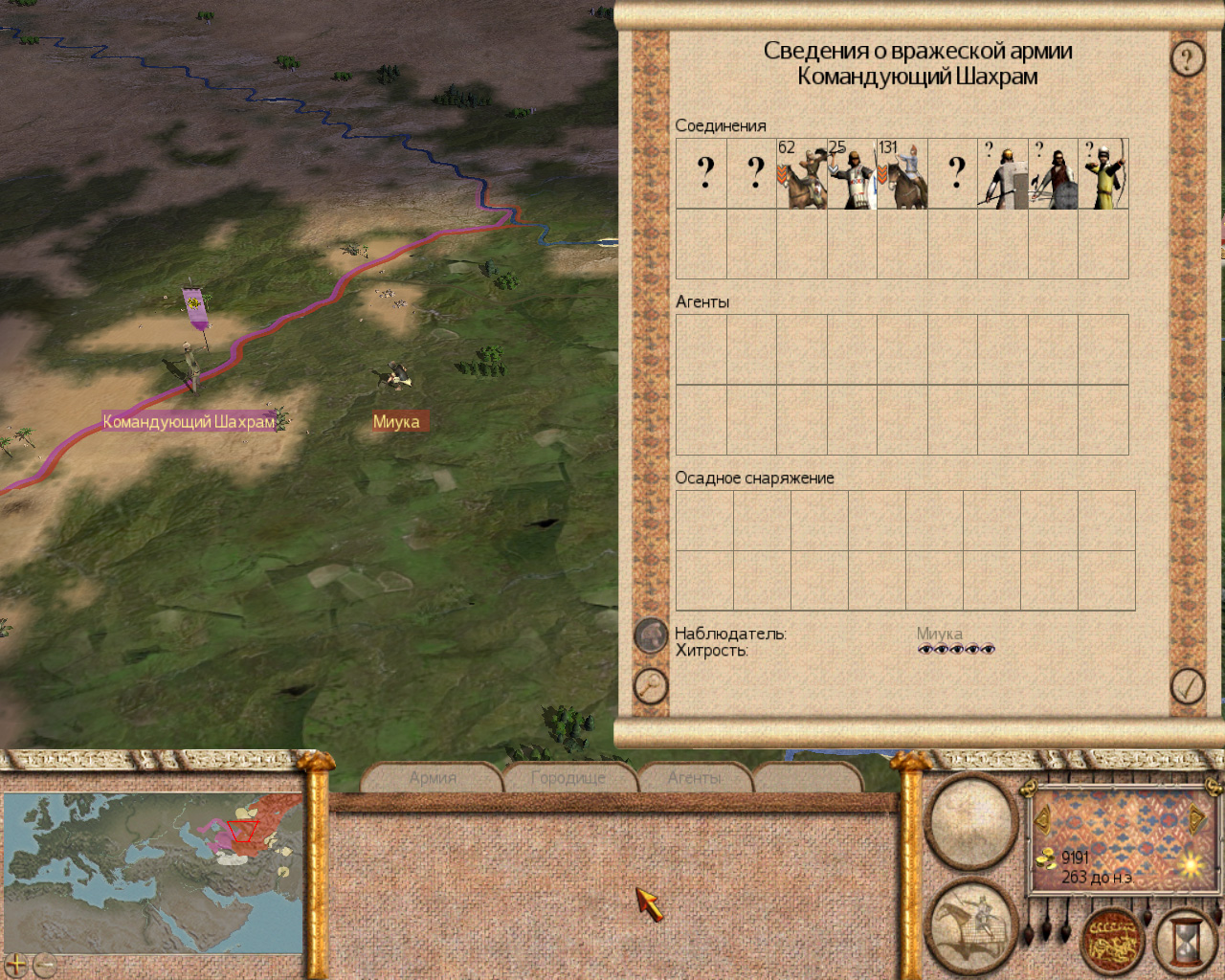Select the 131-strong cavalry unit card
1225x980 pixels.
coord(902,174)
